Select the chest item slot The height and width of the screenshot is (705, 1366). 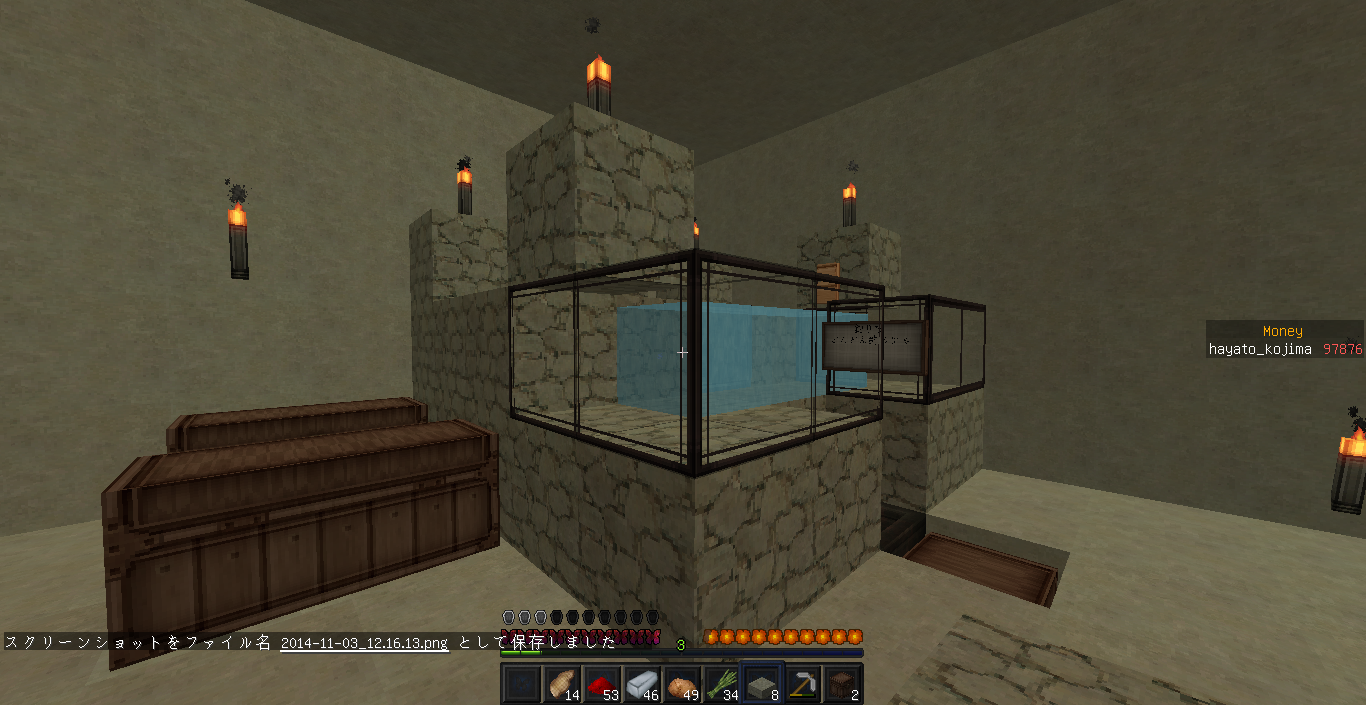tap(841, 685)
